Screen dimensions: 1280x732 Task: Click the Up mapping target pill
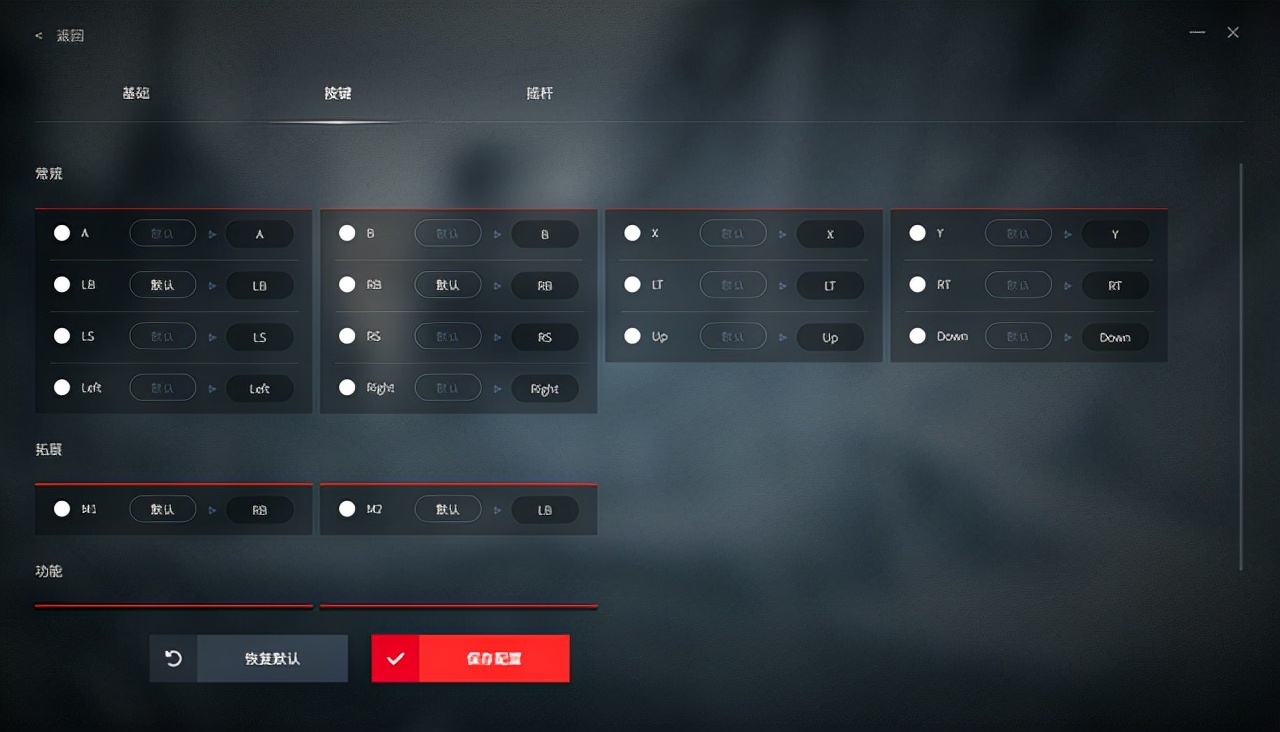click(x=830, y=337)
